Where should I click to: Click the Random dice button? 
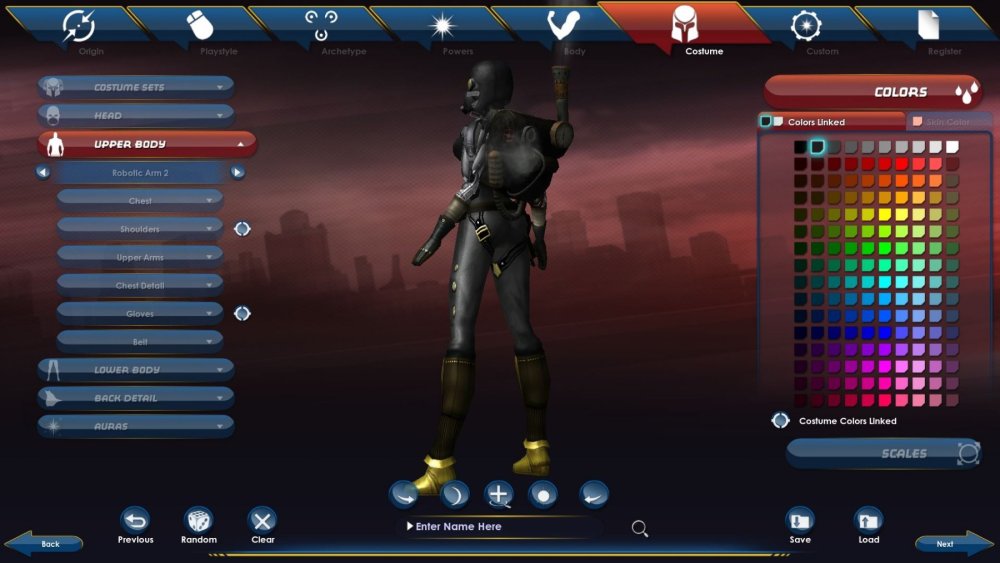point(199,521)
